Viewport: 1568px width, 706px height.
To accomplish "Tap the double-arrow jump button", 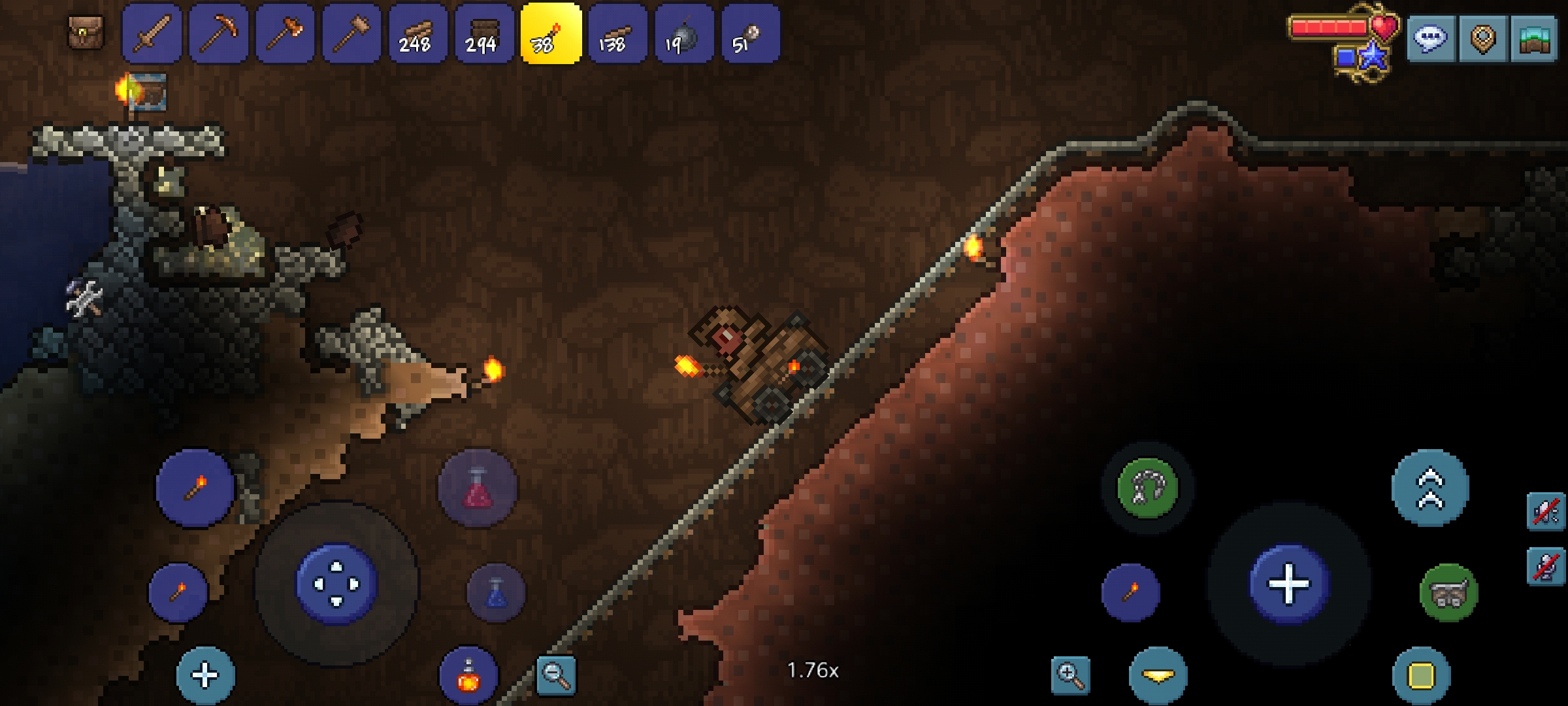I will tap(1430, 488).
